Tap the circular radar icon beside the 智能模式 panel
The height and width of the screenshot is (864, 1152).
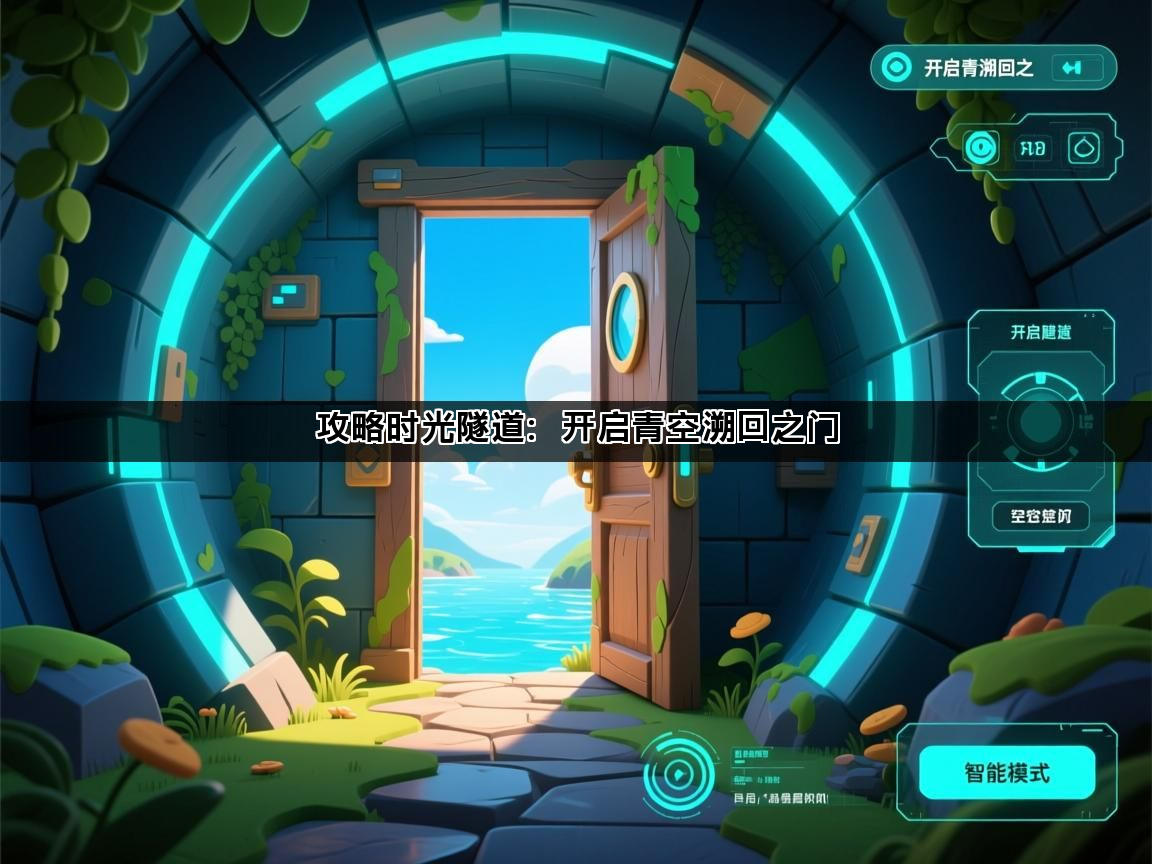[677, 775]
